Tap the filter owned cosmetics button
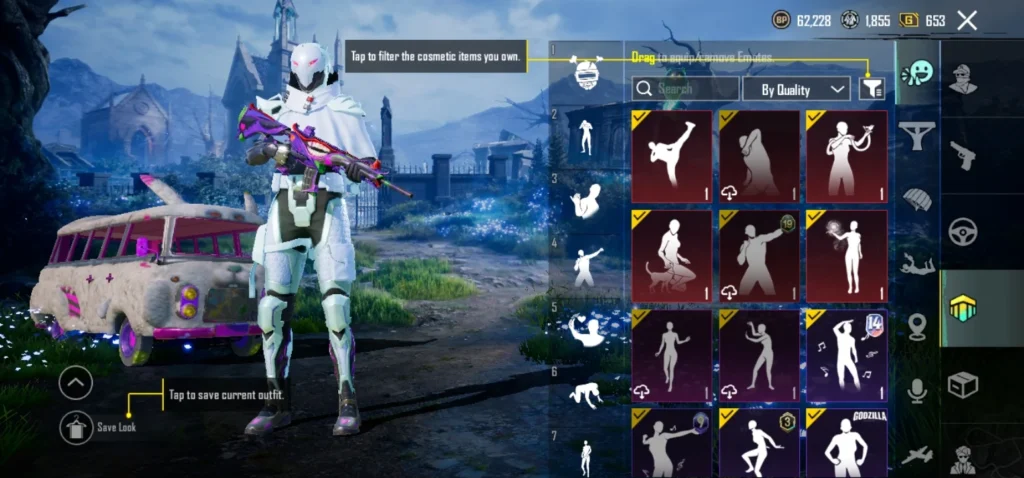1024x478 pixels. [x=871, y=89]
